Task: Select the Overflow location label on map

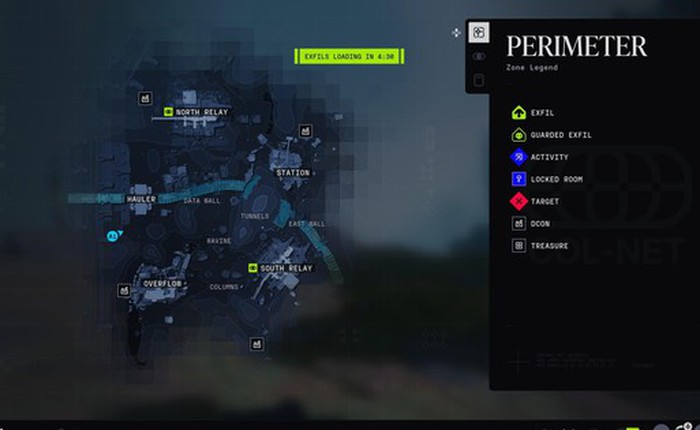Action: [160, 283]
